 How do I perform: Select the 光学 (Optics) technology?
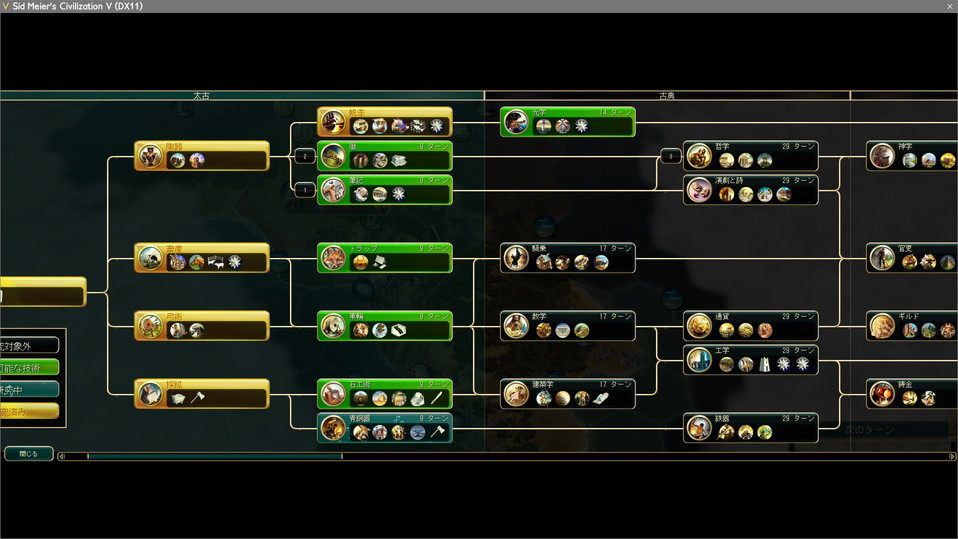(567, 122)
